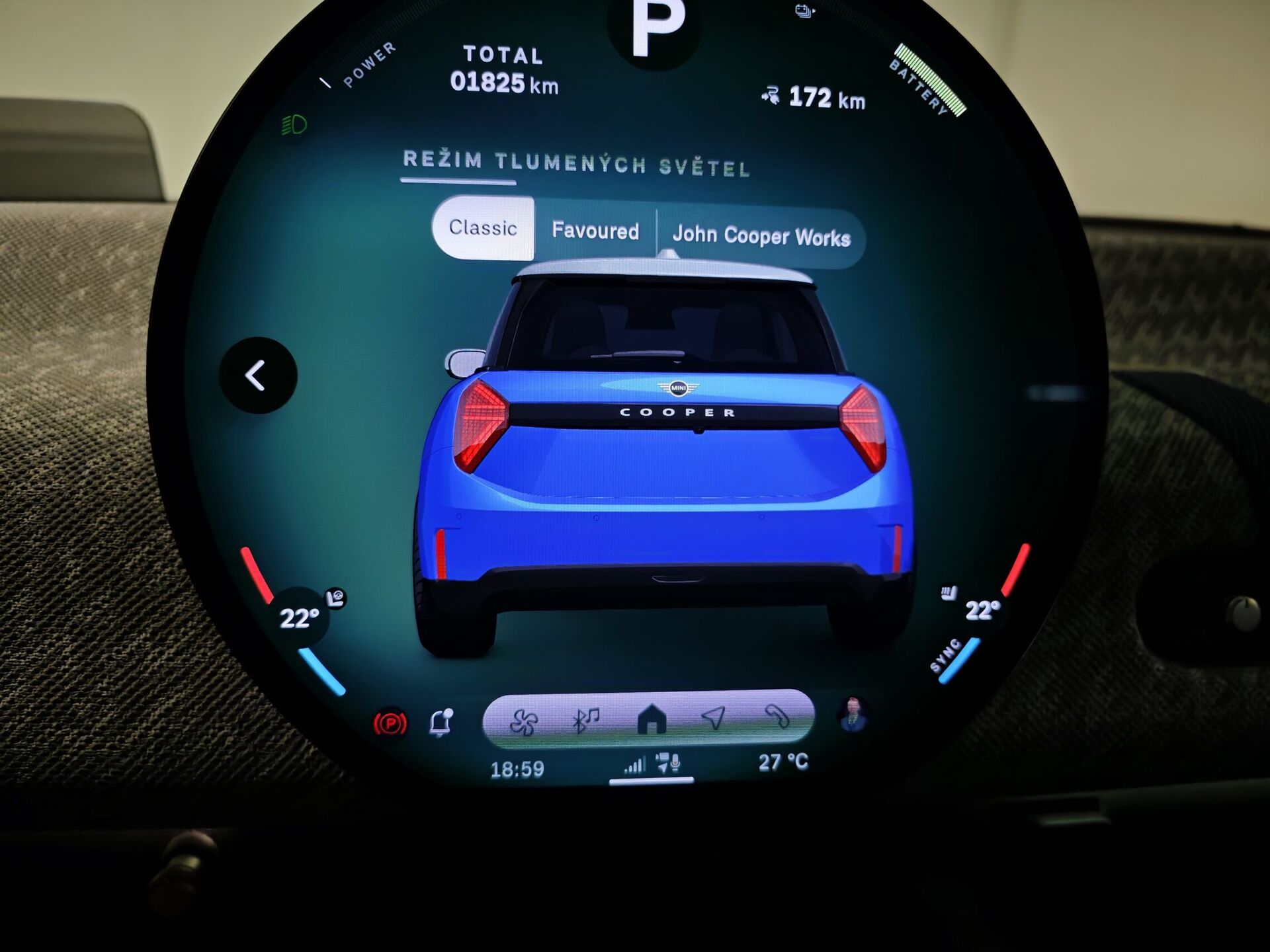1270x952 pixels.
Task: Enable John Cooper Works mode
Action: click(762, 233)
